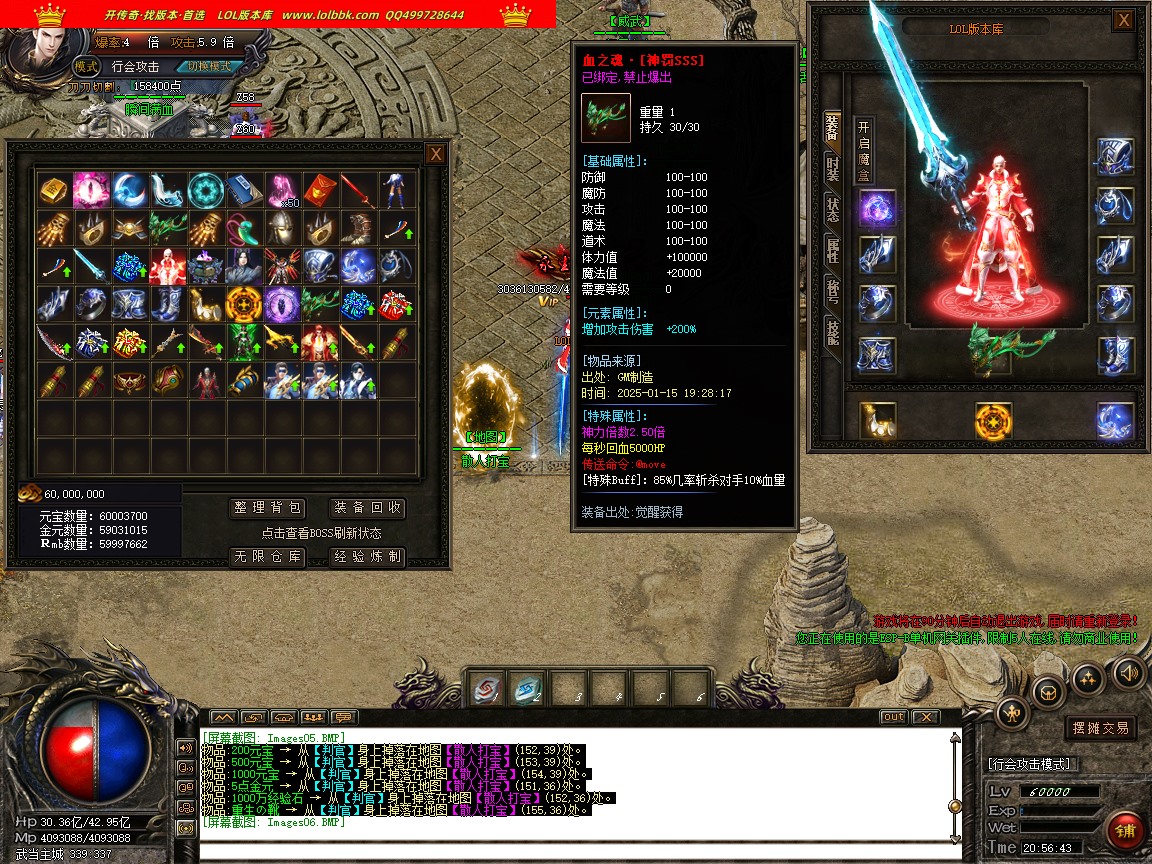
Task: Select the red envelope item in bag
Action: pos(318,189)
